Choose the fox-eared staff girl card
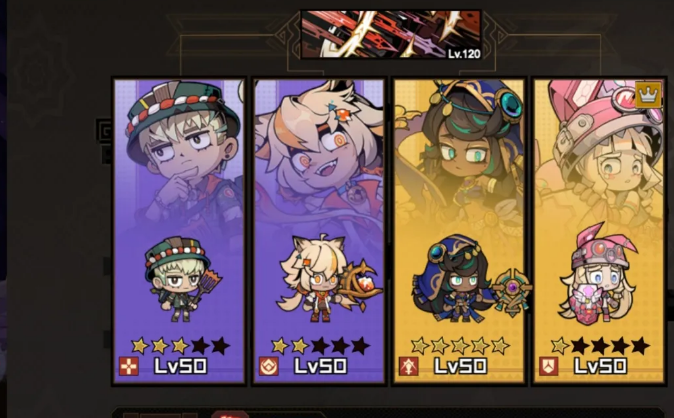The width and height of the screenshot is (674, 418). click(x=319, y=231)
